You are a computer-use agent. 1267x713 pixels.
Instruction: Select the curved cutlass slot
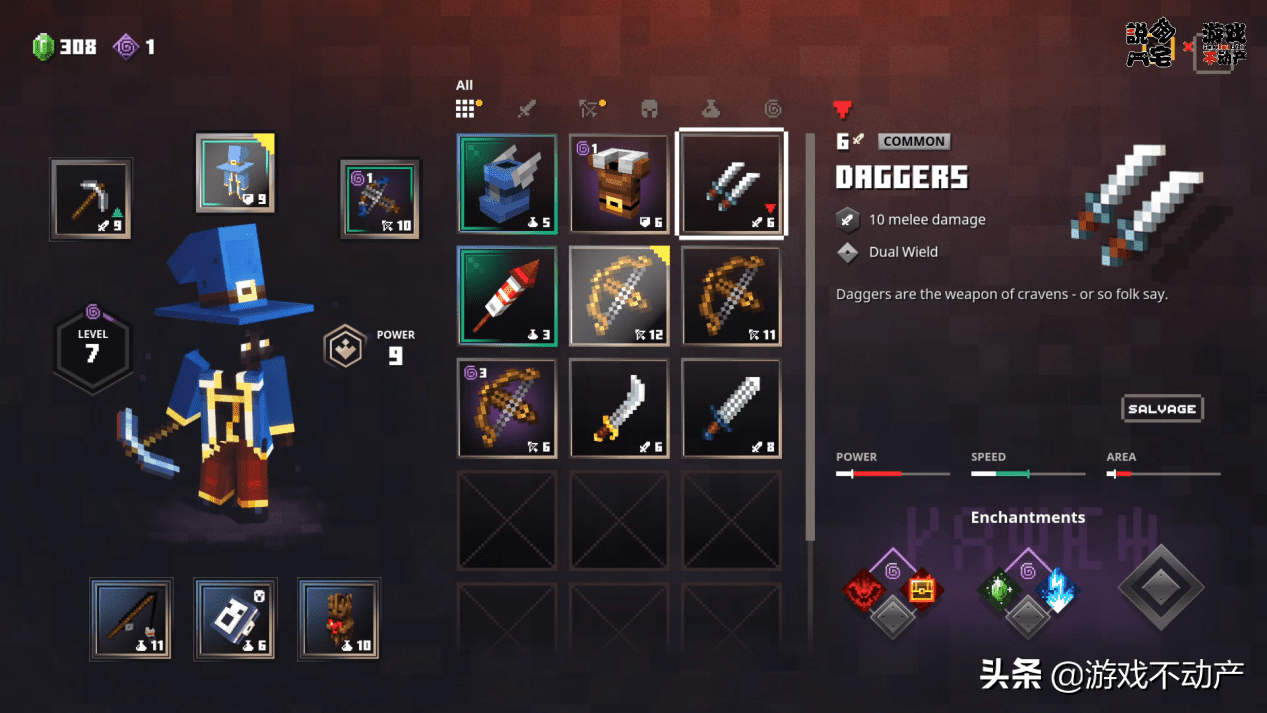click(x=619, y=408)
